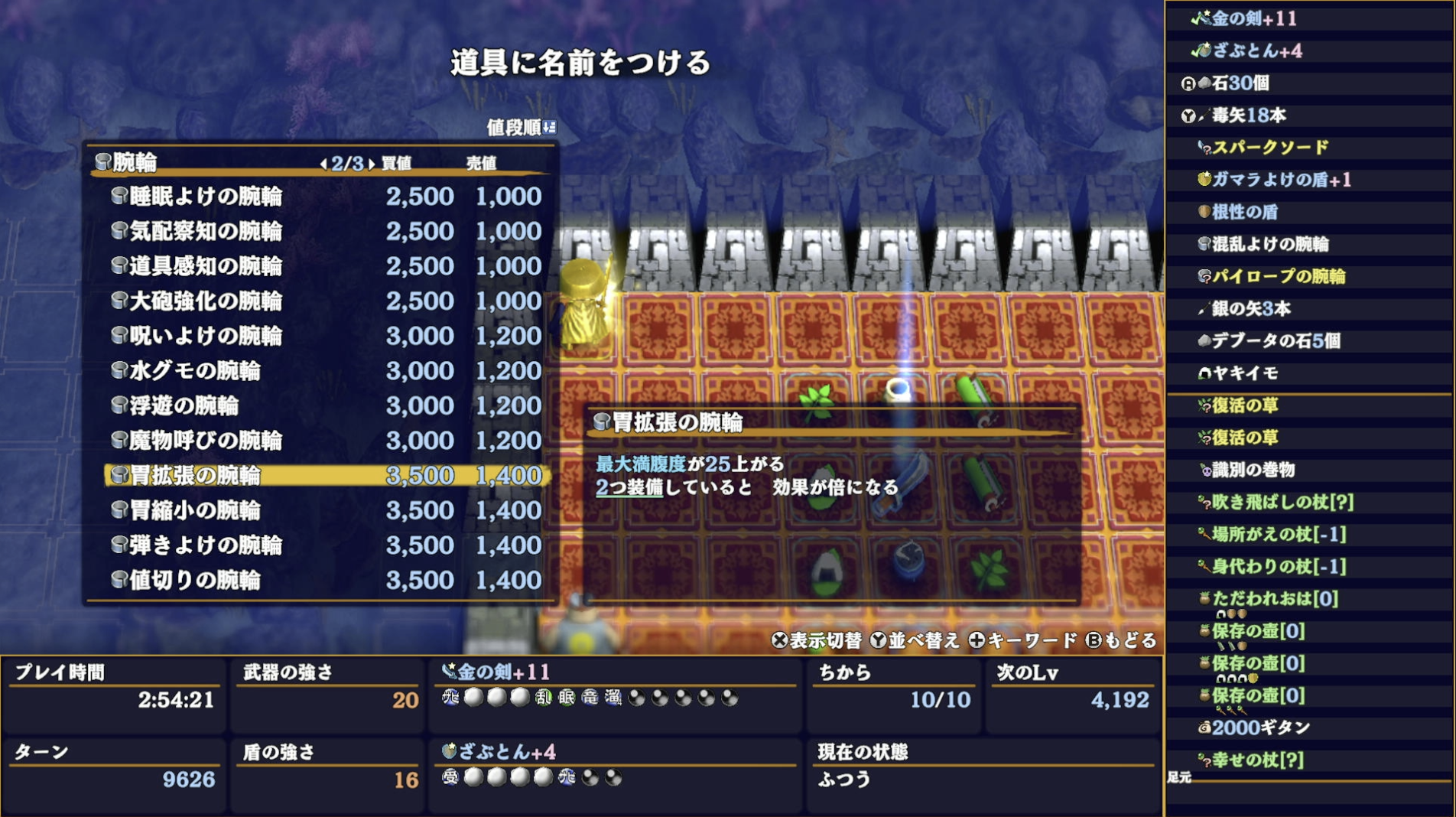Click the 次のLv progress value
Screen dimensions: 1456x817
coord(1121,698)
